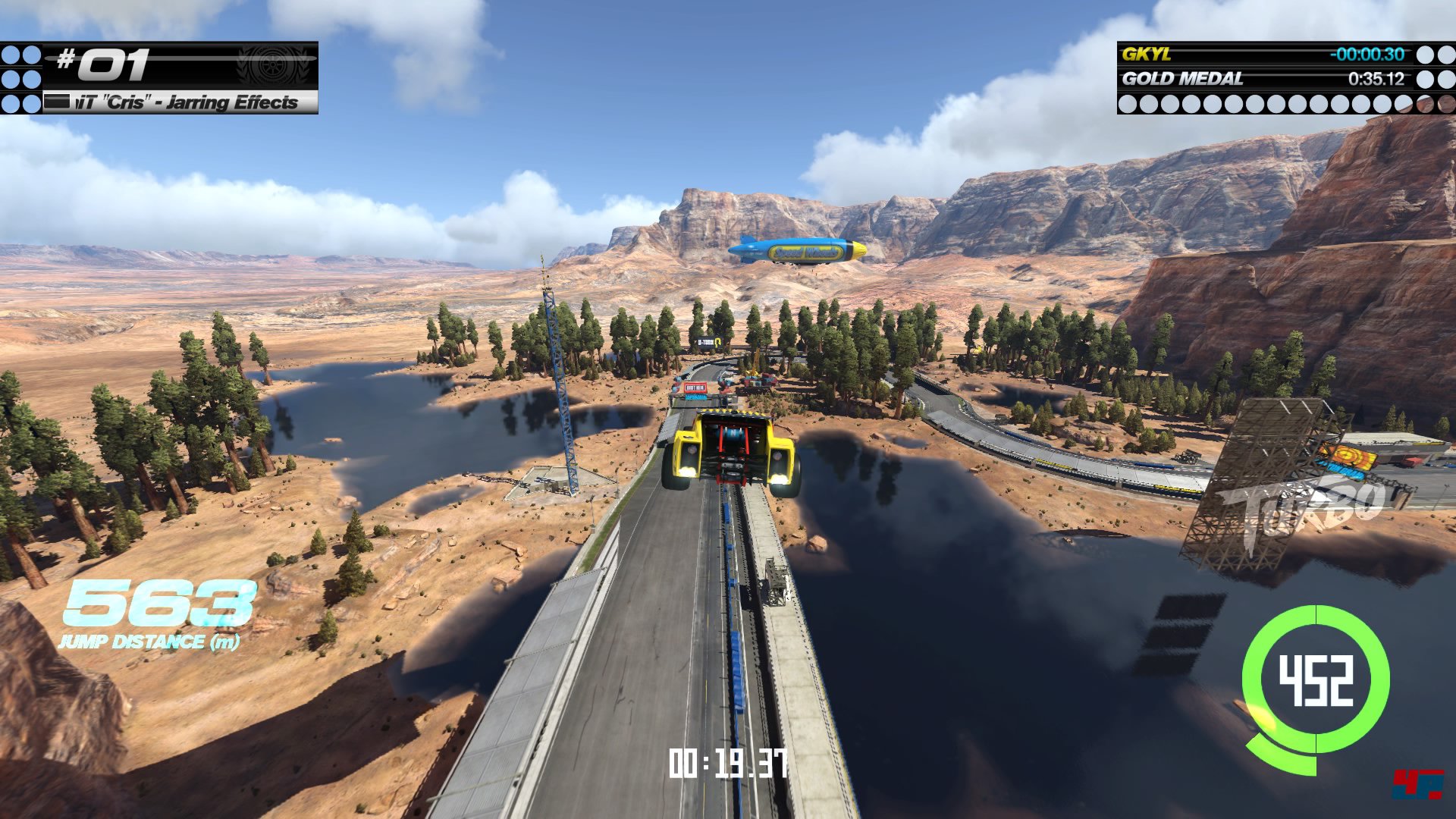Open the GKYL ghost entry

pos(1144,54)
